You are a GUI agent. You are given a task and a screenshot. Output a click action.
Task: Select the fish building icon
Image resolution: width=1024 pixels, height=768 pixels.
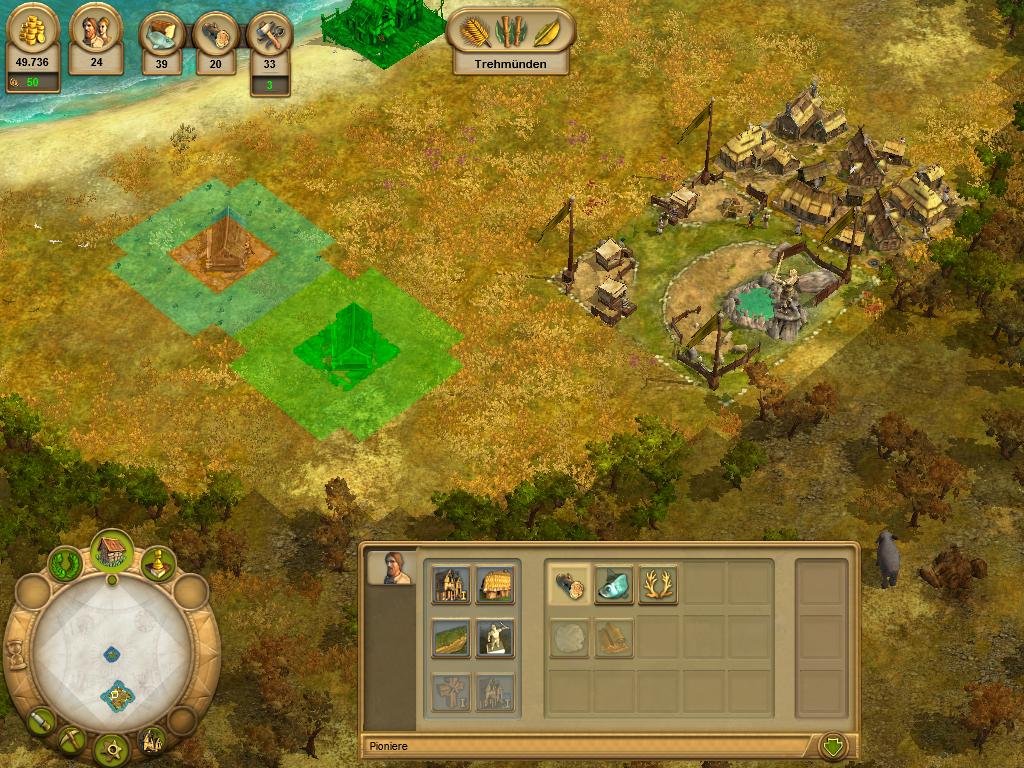[x=614, y=585]
